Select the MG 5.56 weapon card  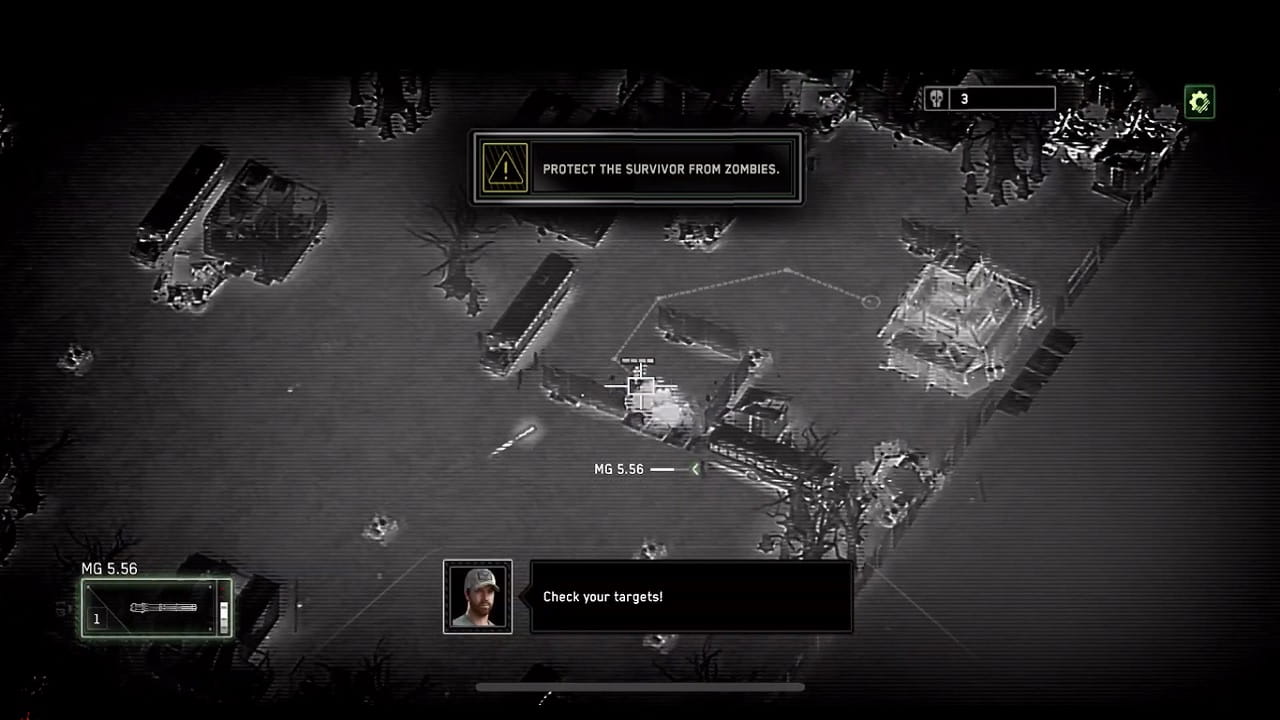pos(155,607)
